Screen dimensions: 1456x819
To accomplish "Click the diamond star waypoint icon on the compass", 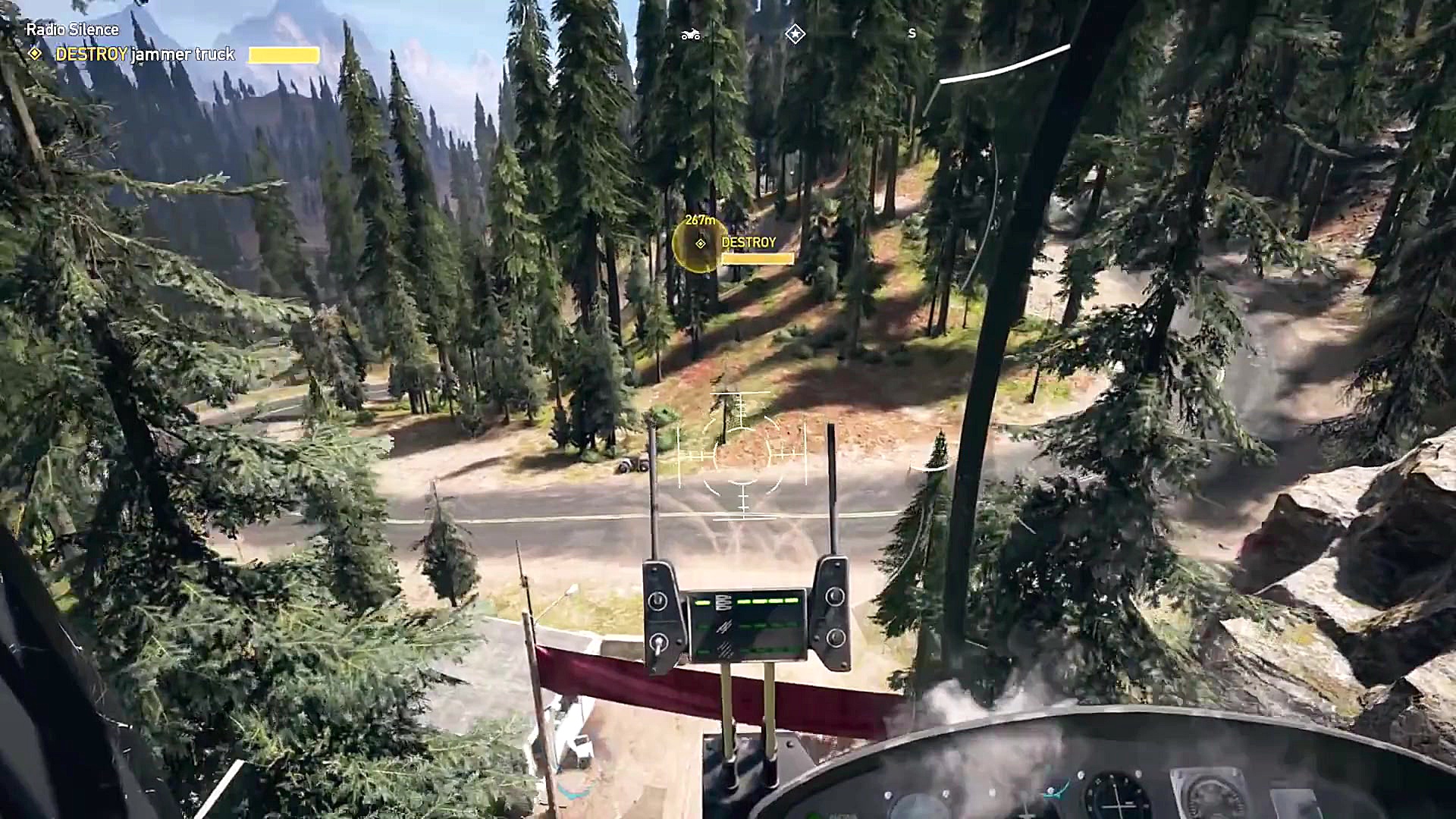I will point(795,33).
